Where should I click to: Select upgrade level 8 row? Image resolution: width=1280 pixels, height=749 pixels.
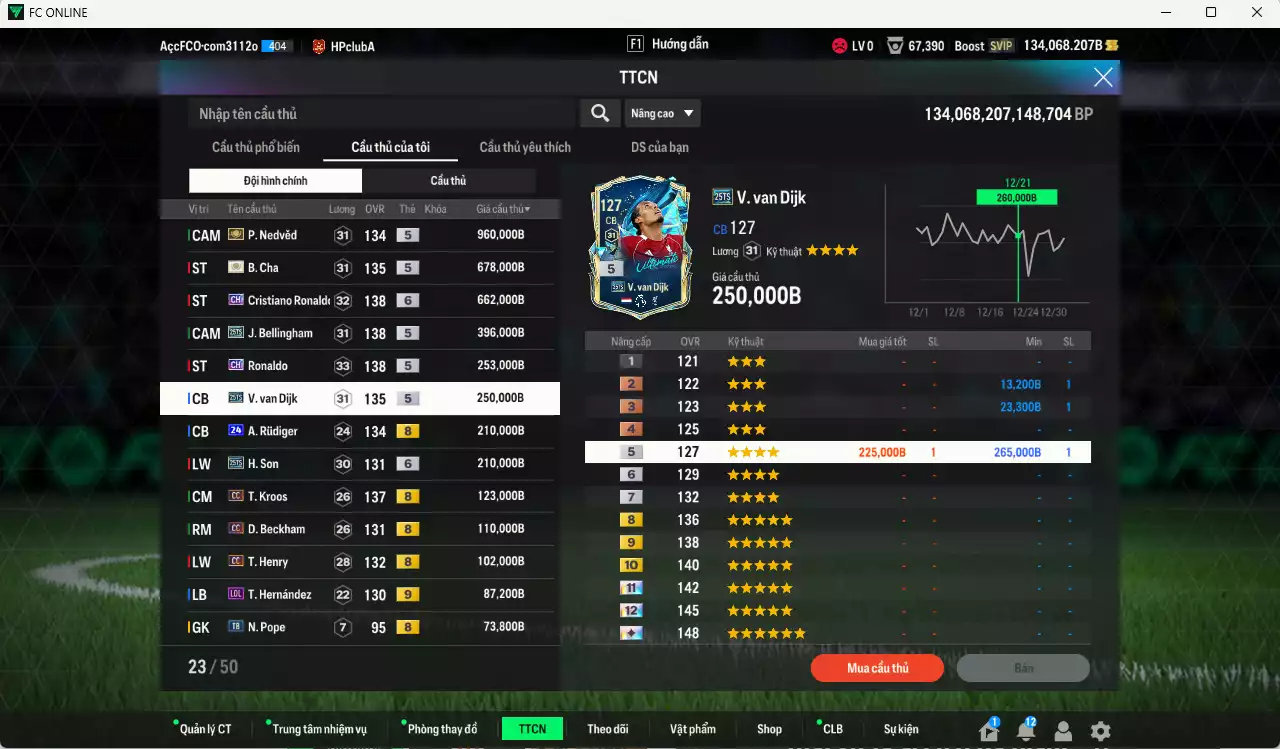[838, 519]
